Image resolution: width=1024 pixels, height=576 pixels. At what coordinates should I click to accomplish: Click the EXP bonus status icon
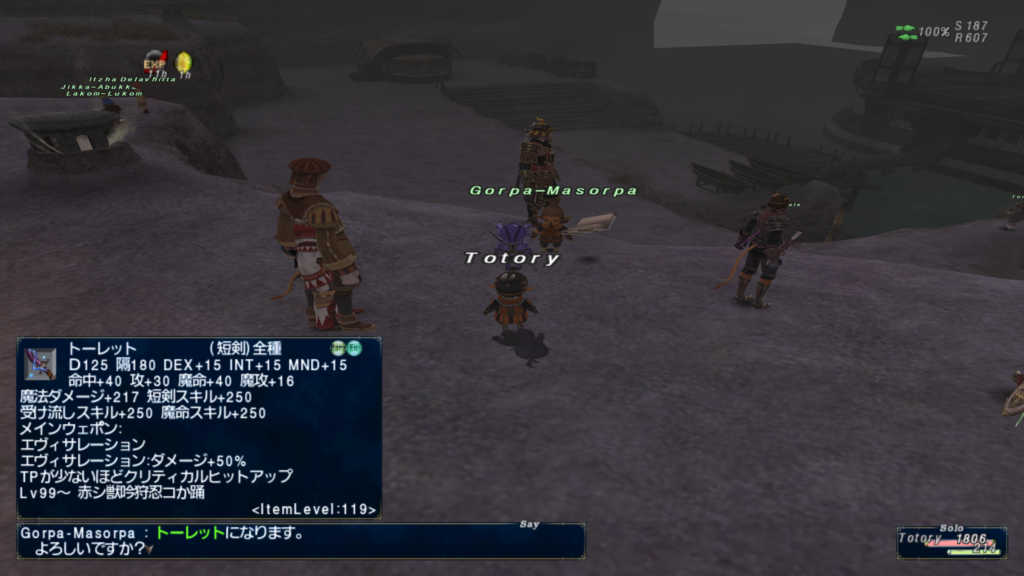tap(155, 63)
